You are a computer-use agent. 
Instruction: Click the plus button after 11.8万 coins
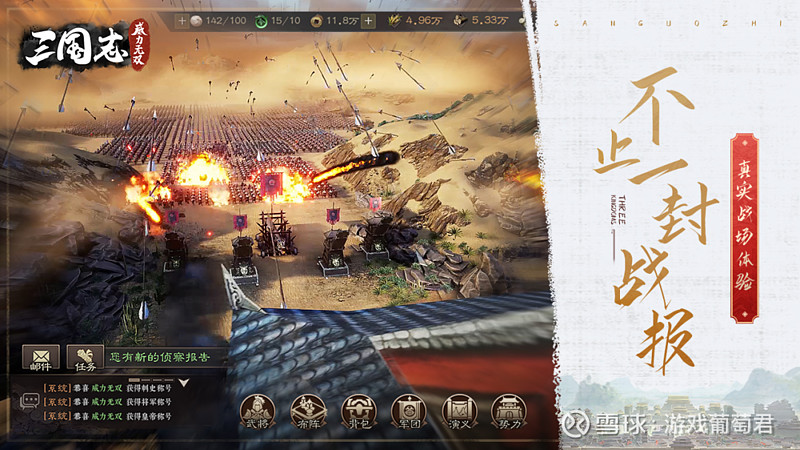369,20
